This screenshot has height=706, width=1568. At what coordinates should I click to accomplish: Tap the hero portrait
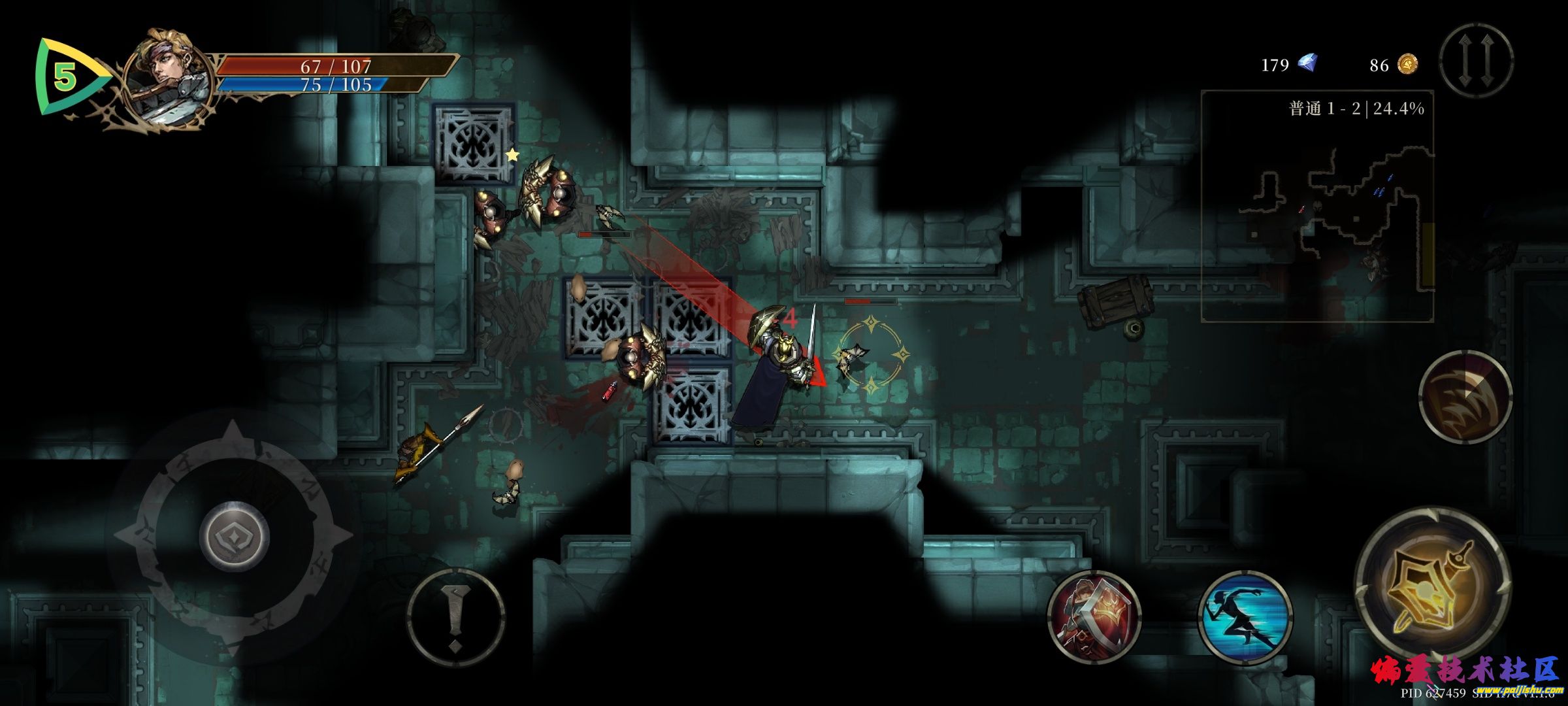tap(169, 78)
